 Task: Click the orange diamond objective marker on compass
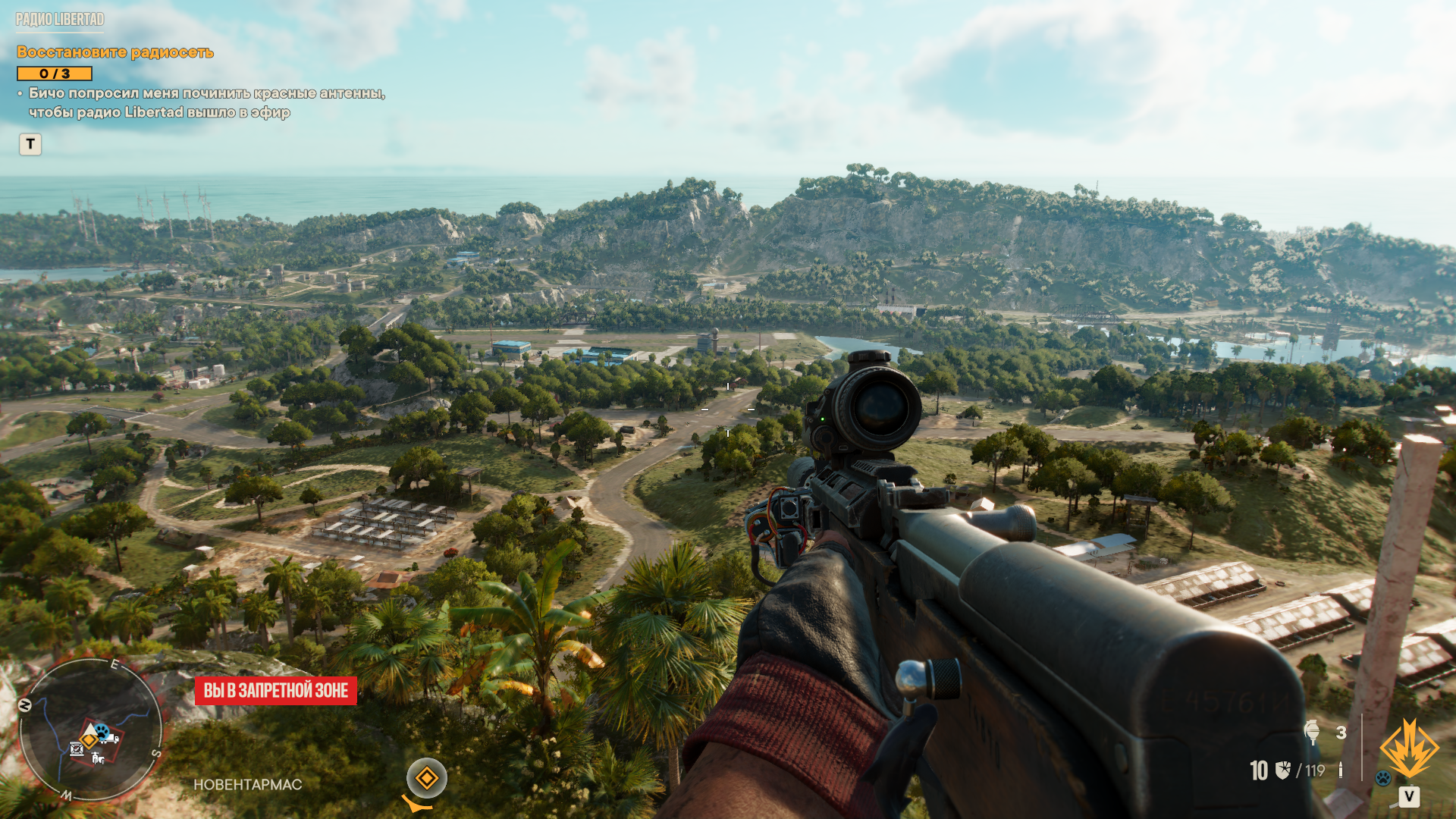(x=426, y=778)
